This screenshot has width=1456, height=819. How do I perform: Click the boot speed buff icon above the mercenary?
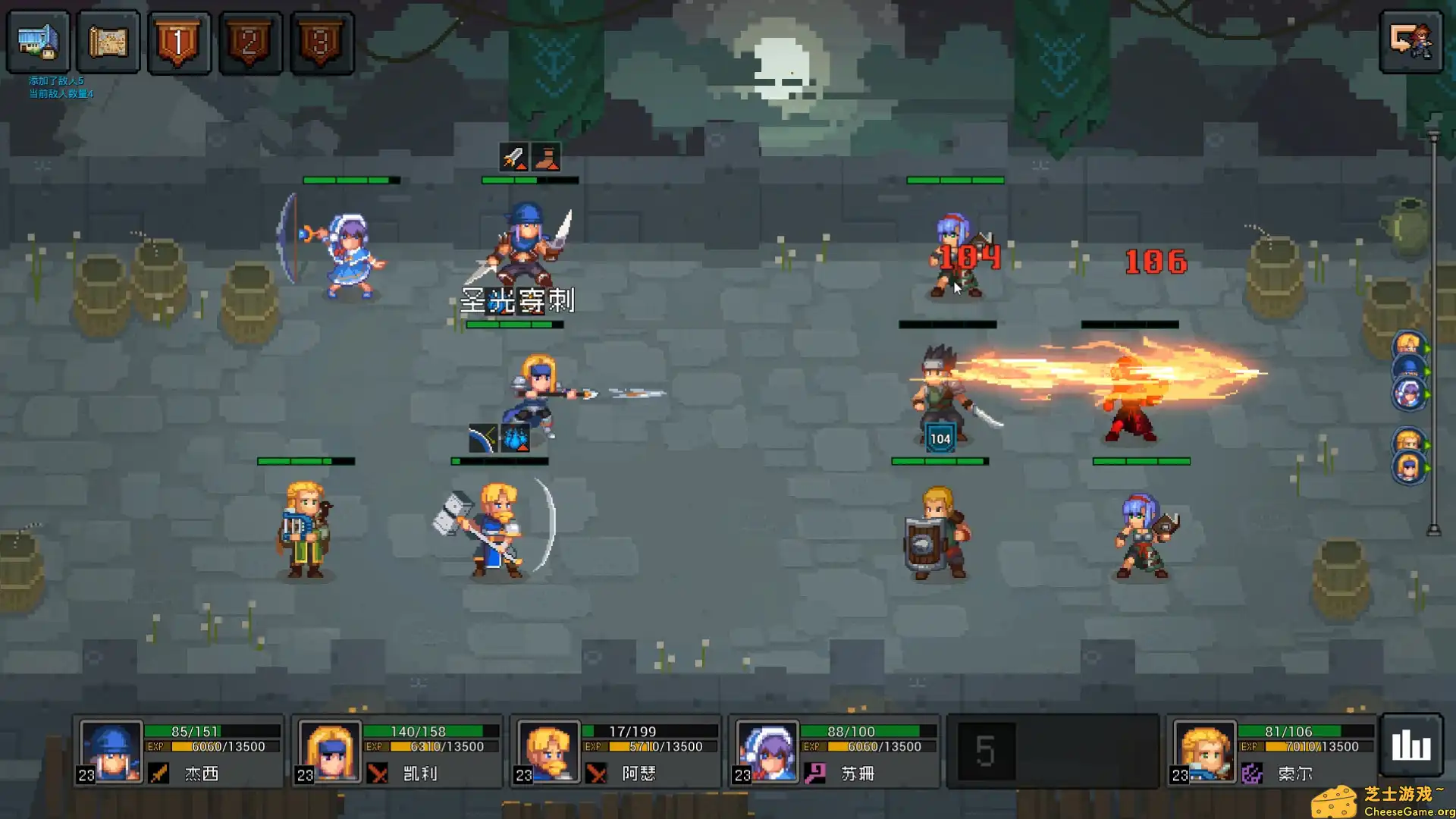(x=547, y=158)
